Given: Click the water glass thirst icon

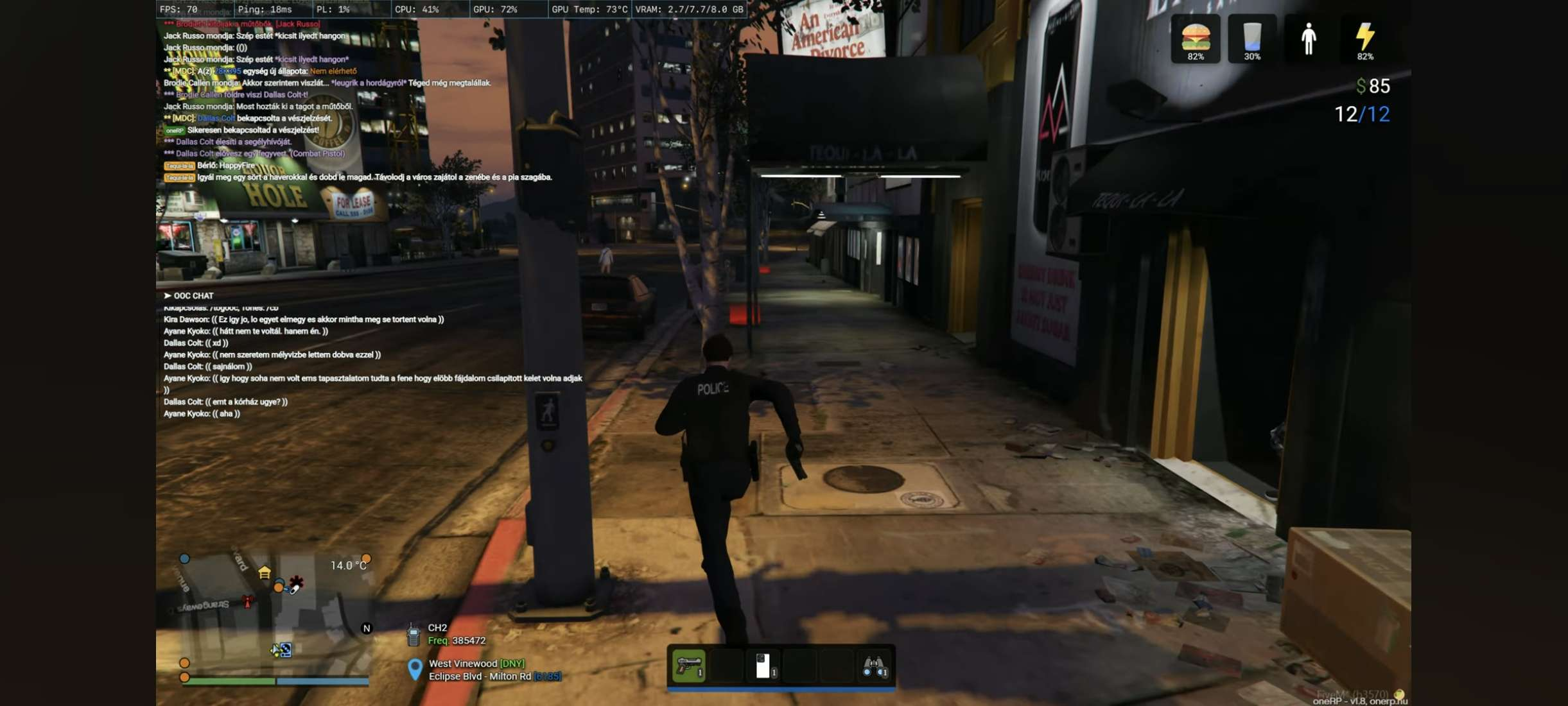Looking at the screenshot, I should tap(1251, 37).
